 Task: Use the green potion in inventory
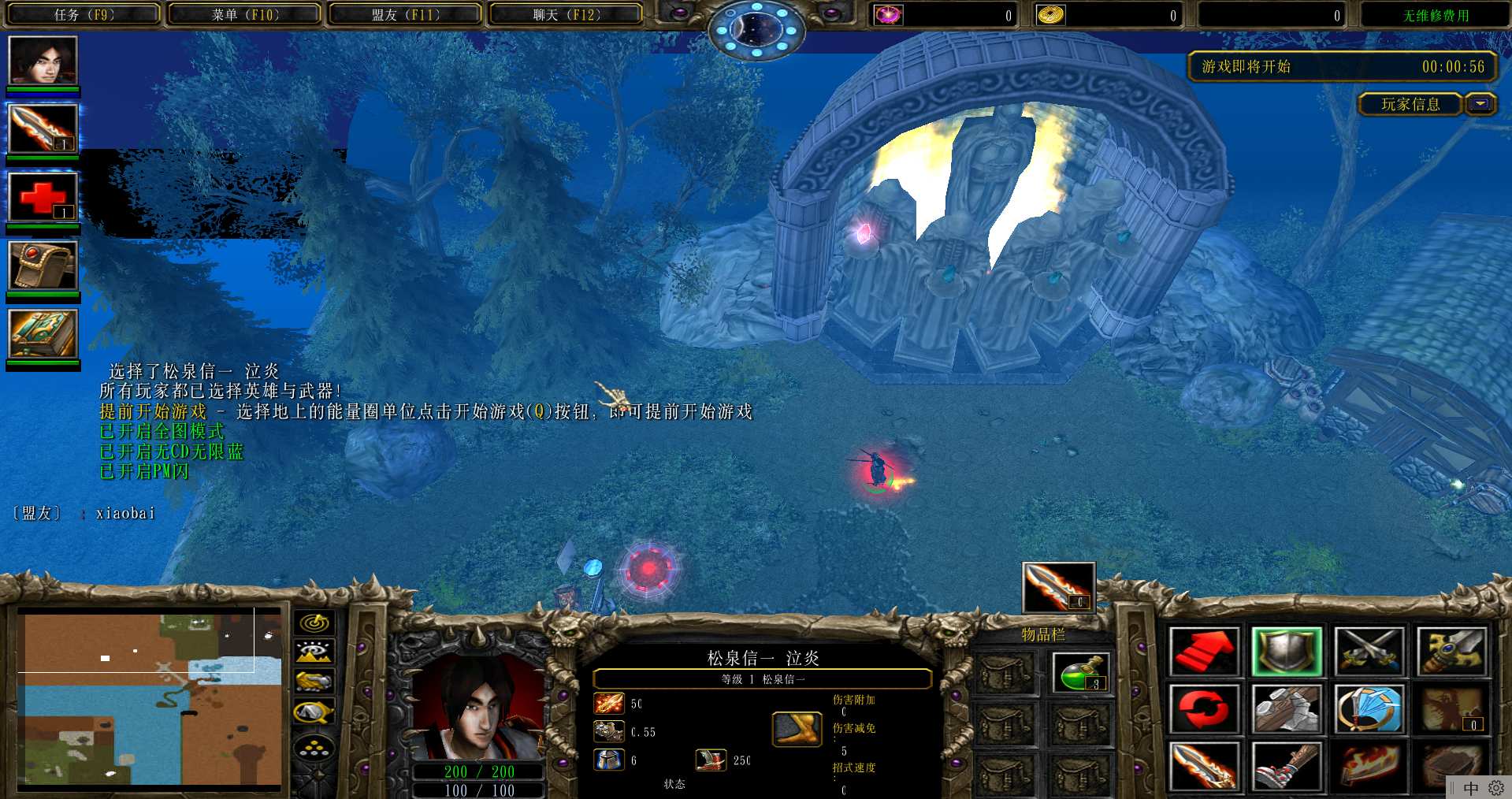(x=1081, y=673)
